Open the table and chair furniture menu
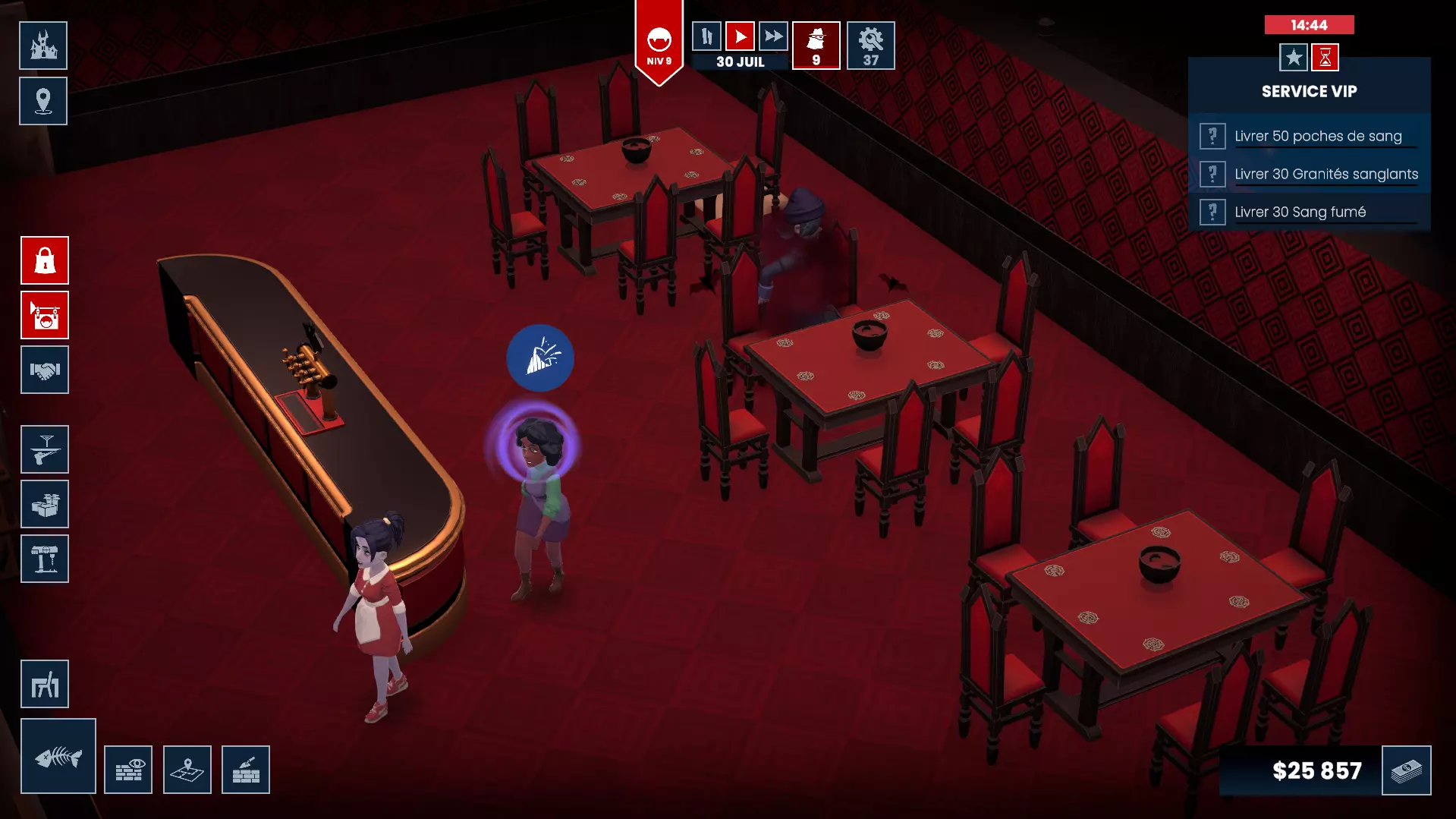Viewport: 1456px width, 819px height. point(45,684)
